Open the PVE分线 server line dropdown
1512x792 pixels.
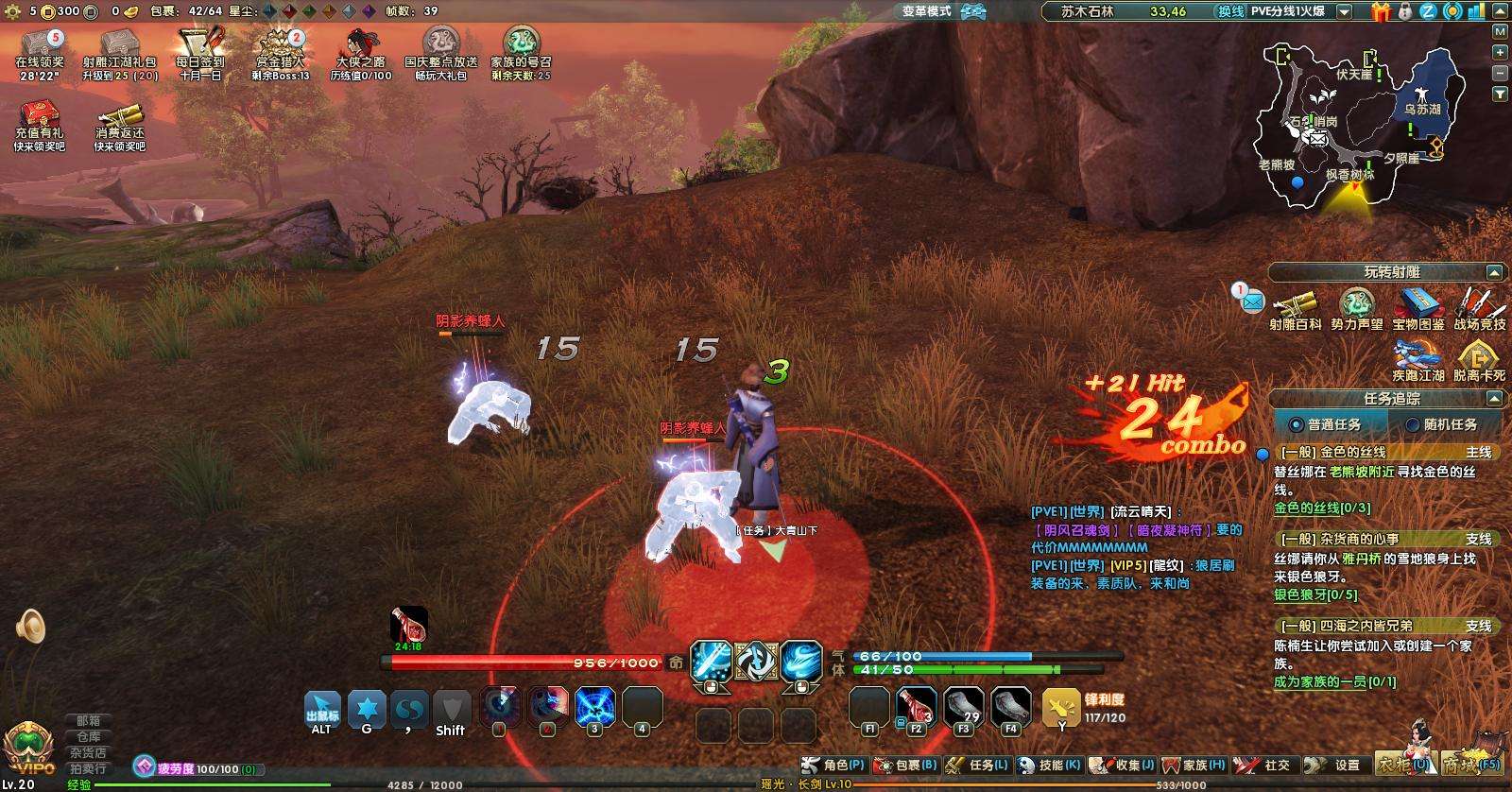pyautogui.click(x=1345, y=12)
